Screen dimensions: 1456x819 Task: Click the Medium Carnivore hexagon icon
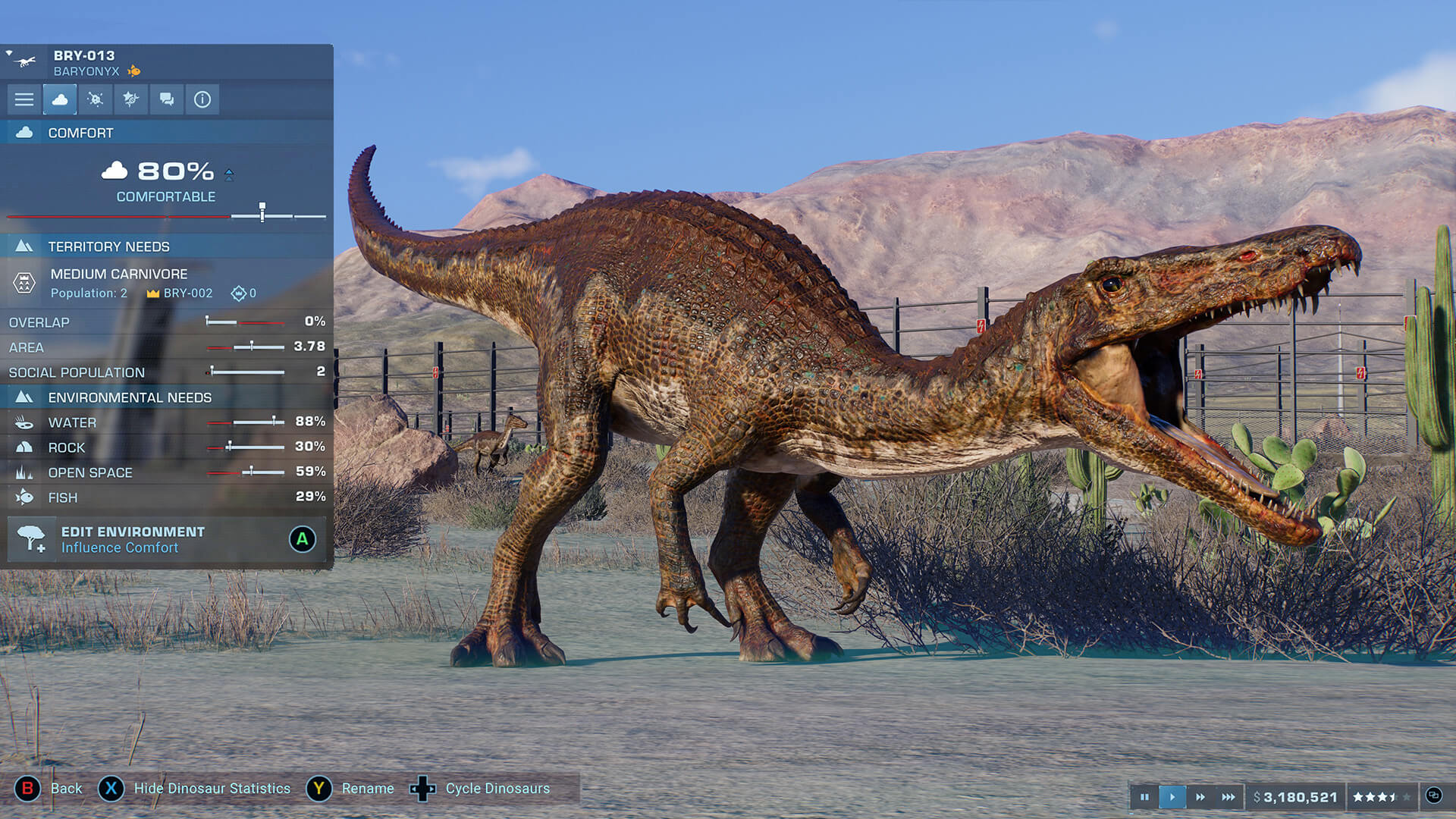click(25, 282)
